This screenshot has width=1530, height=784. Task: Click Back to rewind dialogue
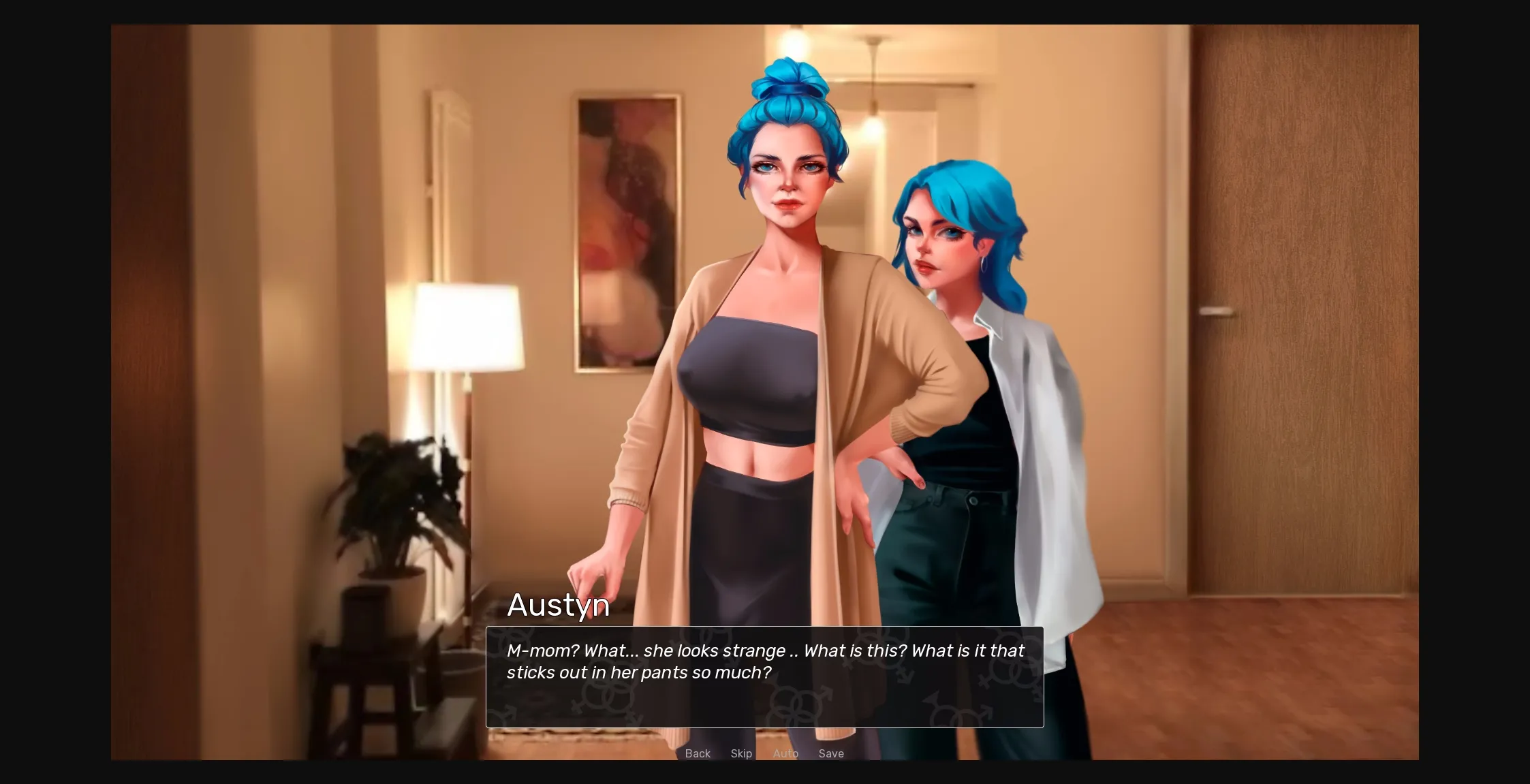click(x=698, y=753)
